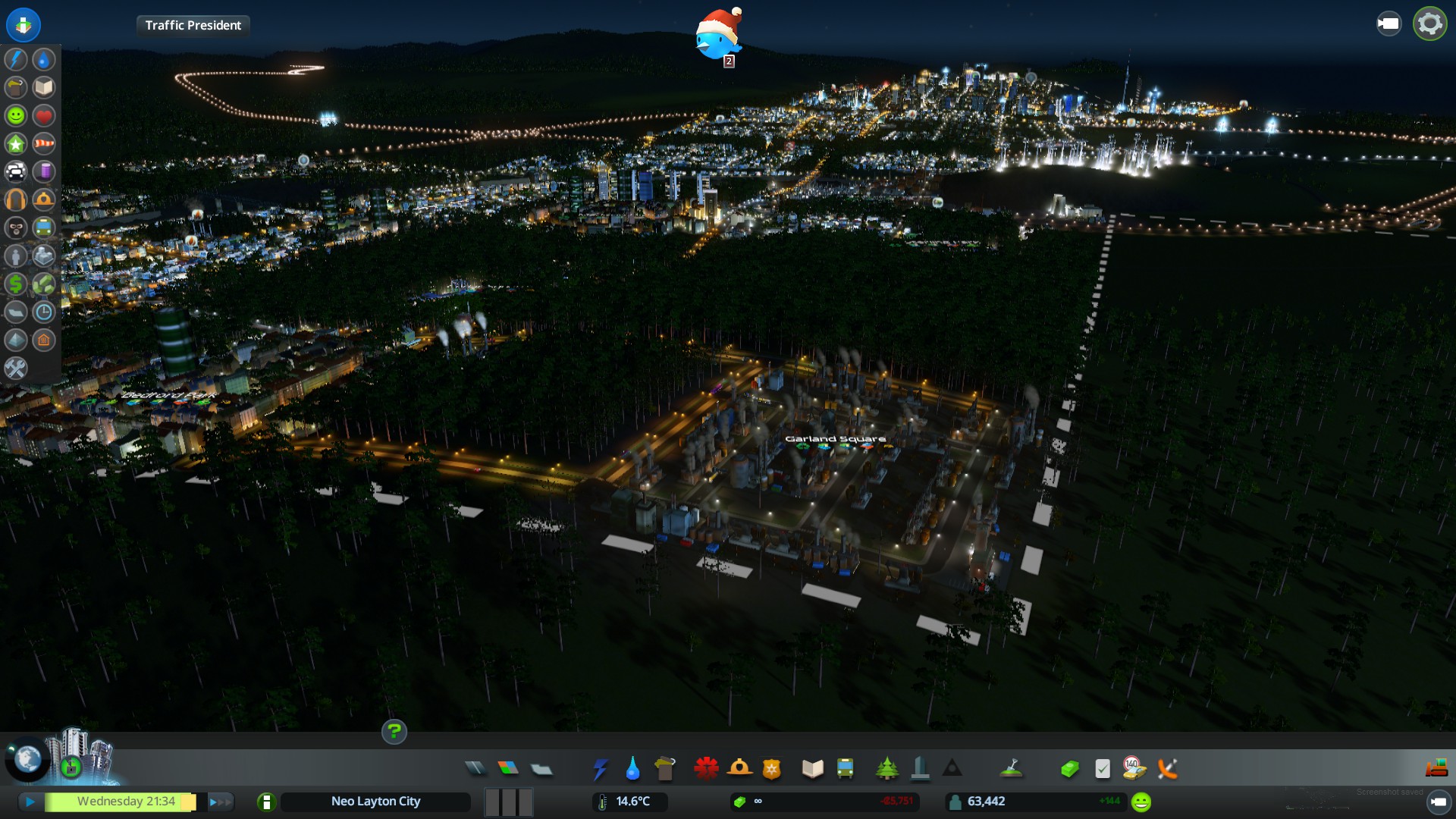Viewport: 1456px width, 819px height.
Task: Open the options gear menu
Action: (x=1429, y=24)
